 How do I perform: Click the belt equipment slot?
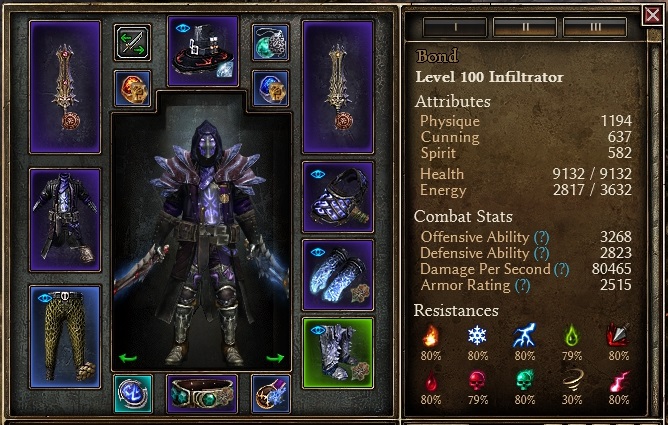pyautogui.click(x=202, y=393)
